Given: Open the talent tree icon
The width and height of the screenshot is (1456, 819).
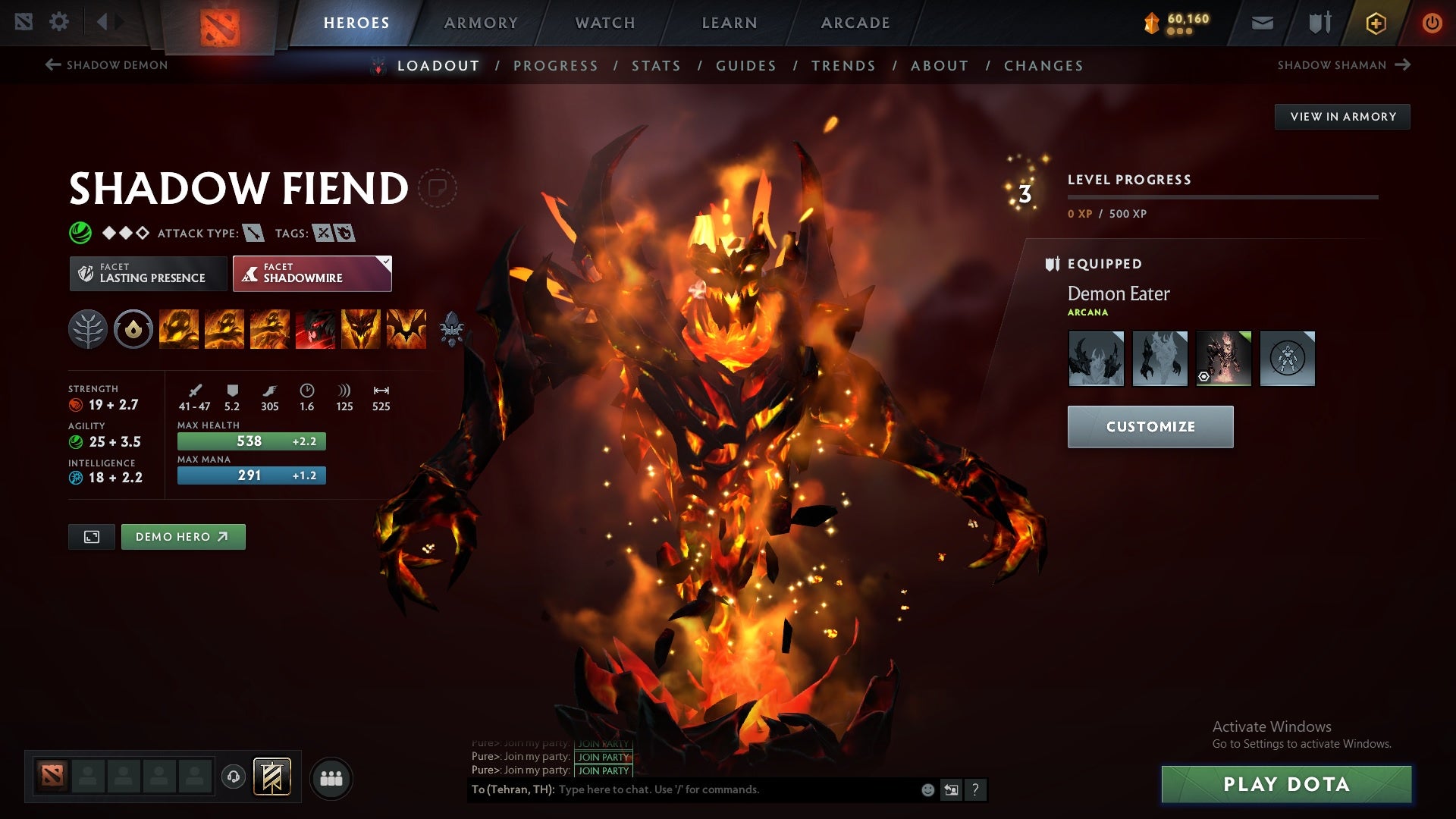Looking at the screenshot, I should pyautogui.click(x=89, y=330).
